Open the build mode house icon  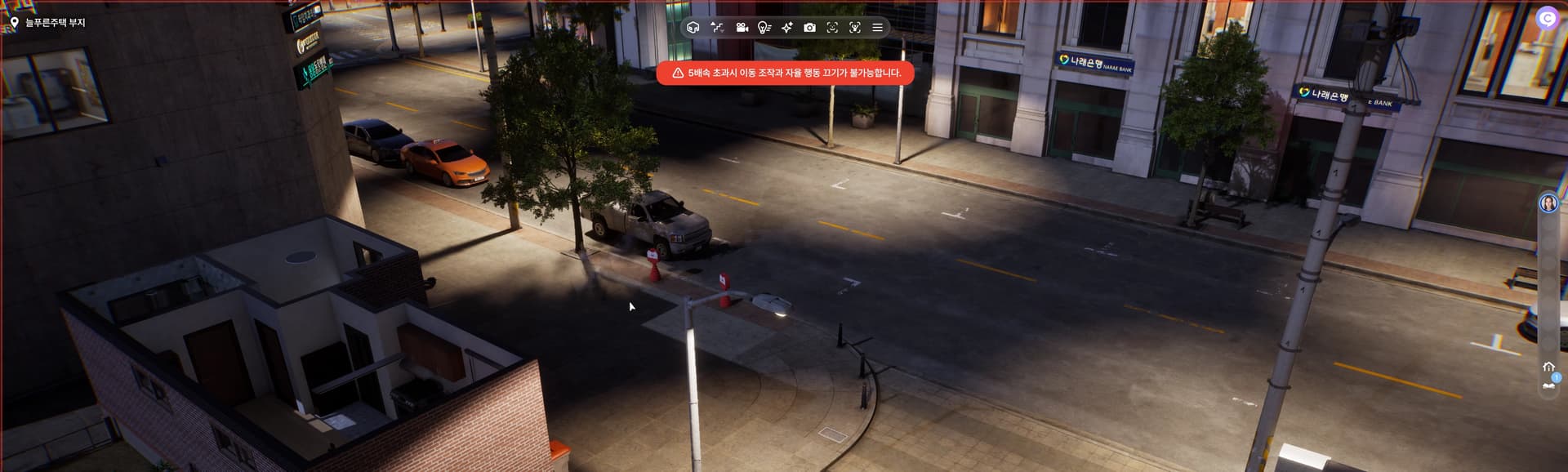[693, 28]
